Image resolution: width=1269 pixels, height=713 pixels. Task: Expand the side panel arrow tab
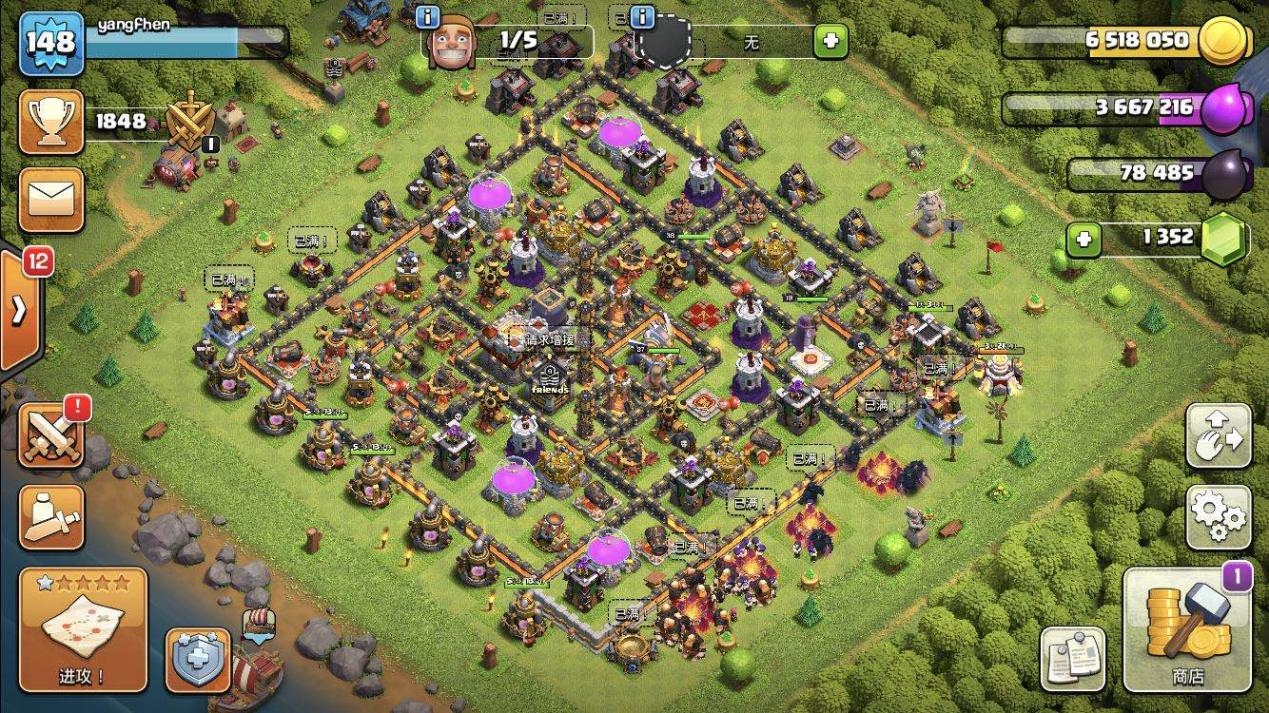19,309
